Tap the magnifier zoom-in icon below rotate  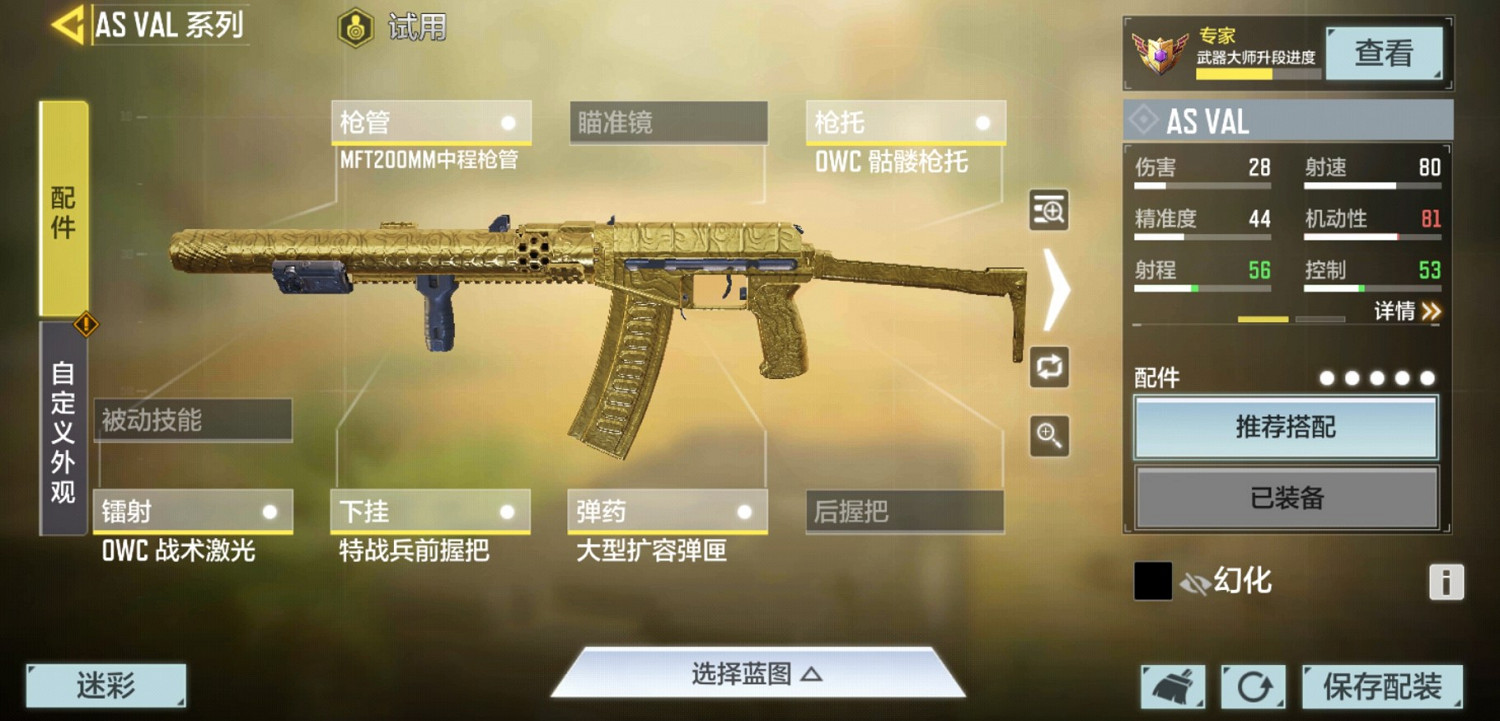(1048, 437)
